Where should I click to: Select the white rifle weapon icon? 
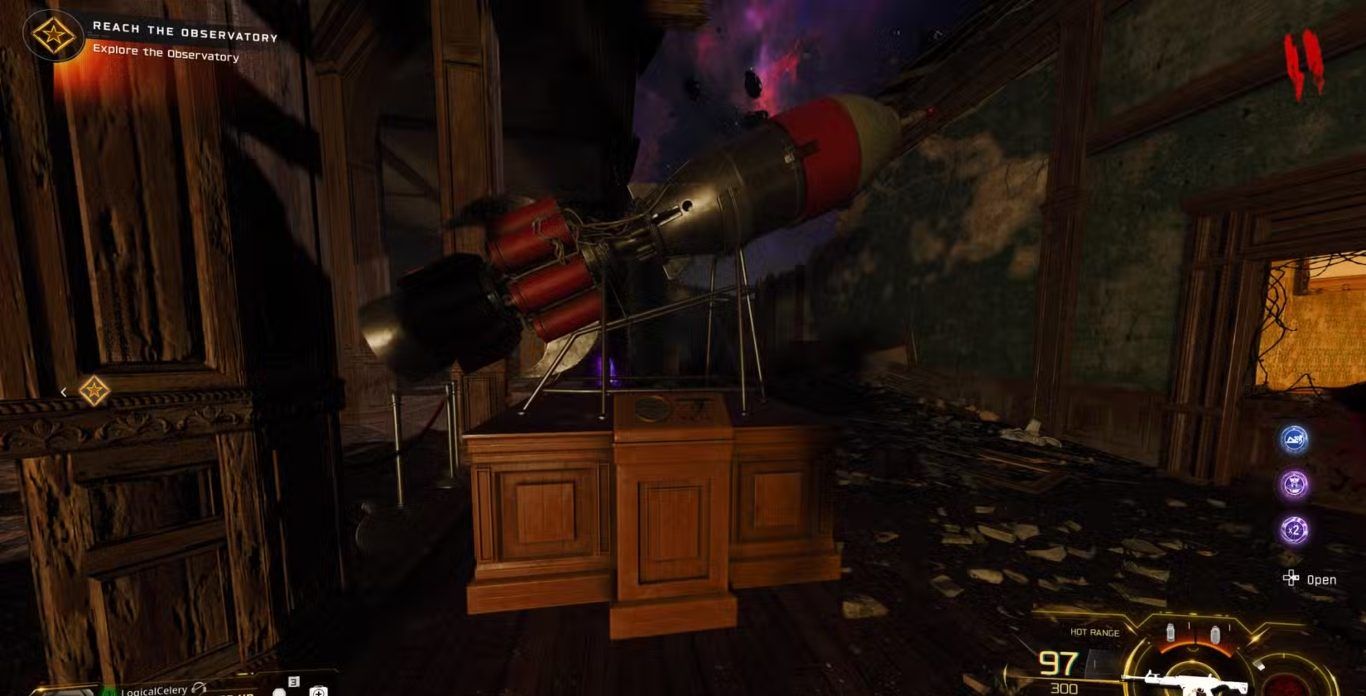click(x=1184, y=682)
